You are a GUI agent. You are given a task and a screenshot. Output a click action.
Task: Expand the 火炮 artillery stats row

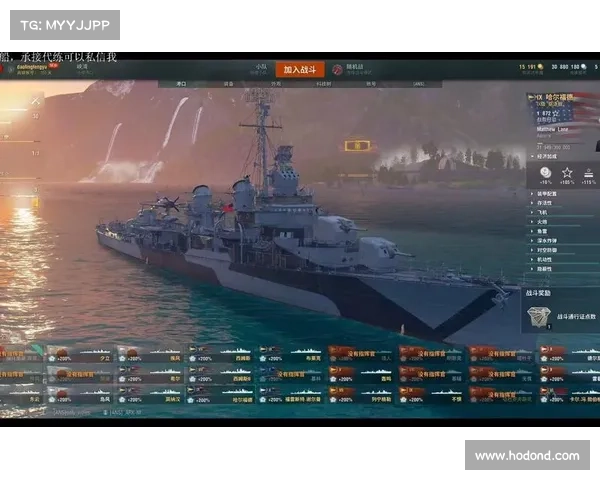pyautogui.click(x=550, y=222)
